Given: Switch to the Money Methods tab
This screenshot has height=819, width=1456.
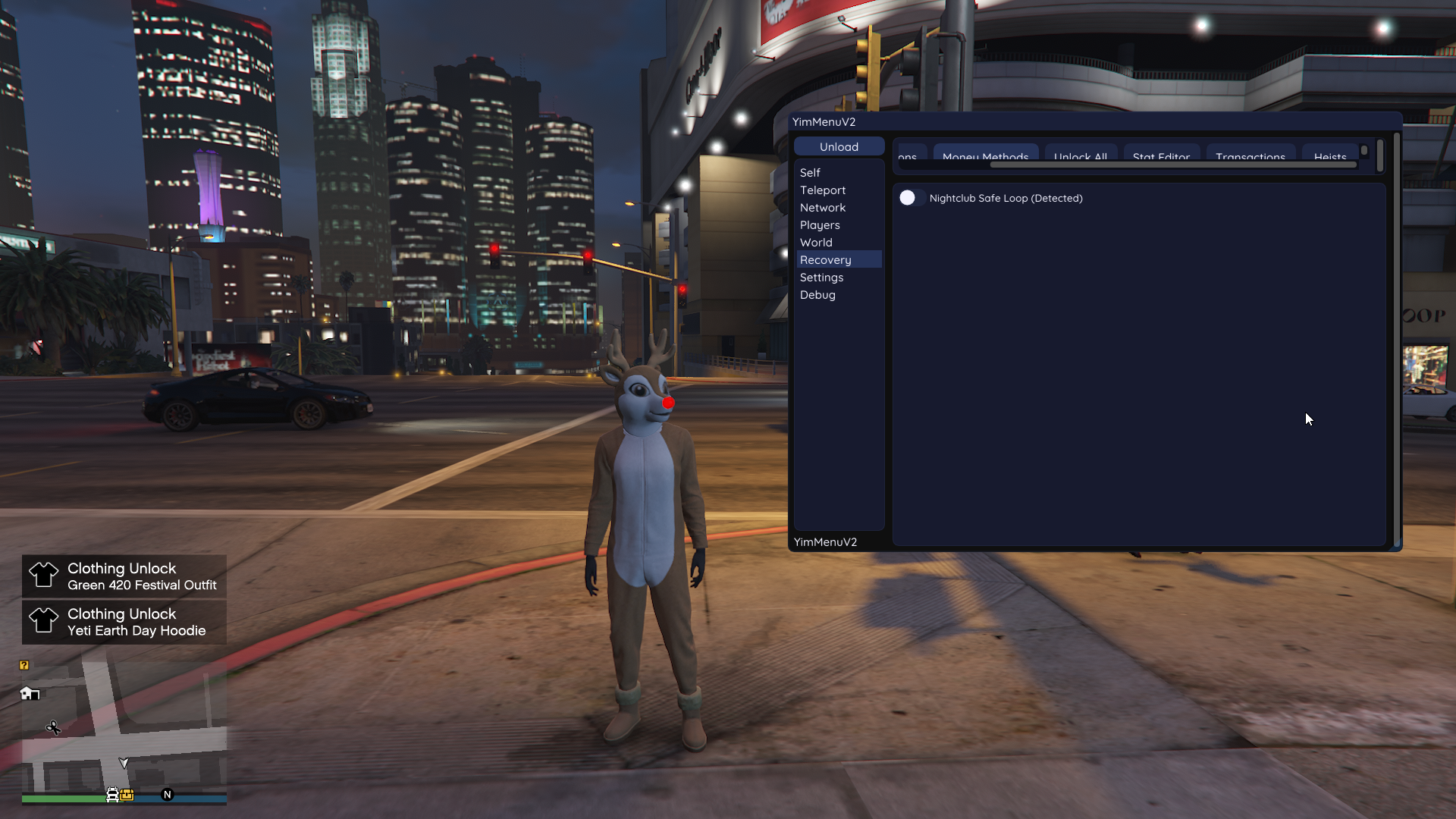Looking at the screenshot, I should [986, 157].
